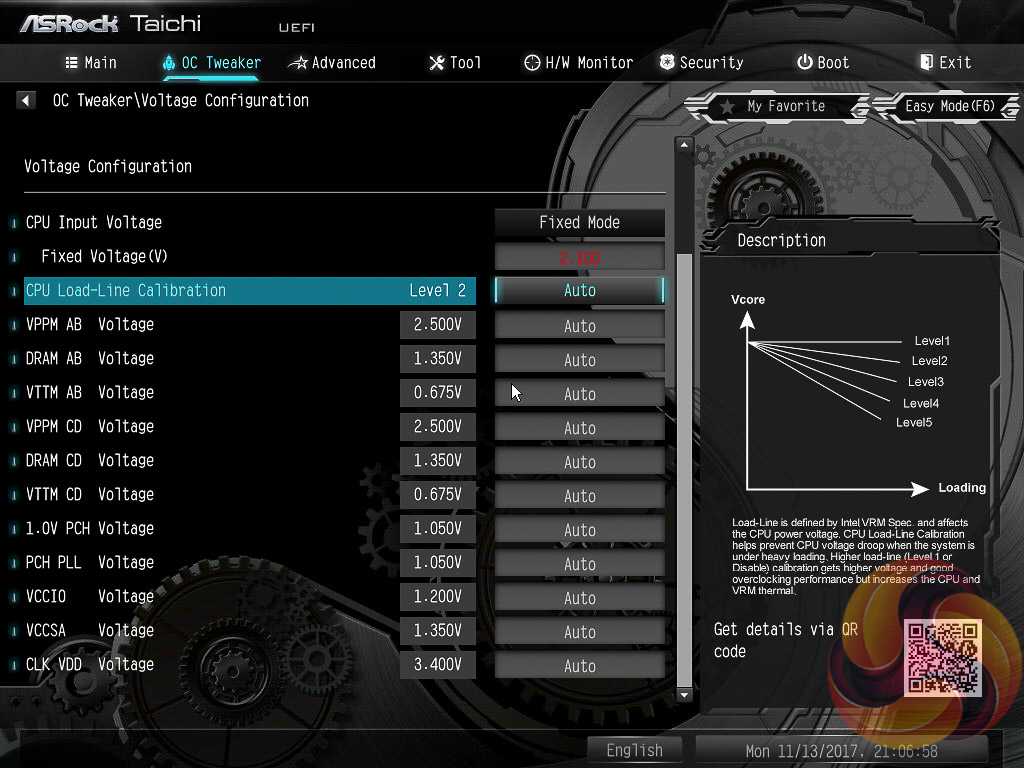Switch to Easy Mode
This screenshot has width=1024, height=768.
click(948, 106)
